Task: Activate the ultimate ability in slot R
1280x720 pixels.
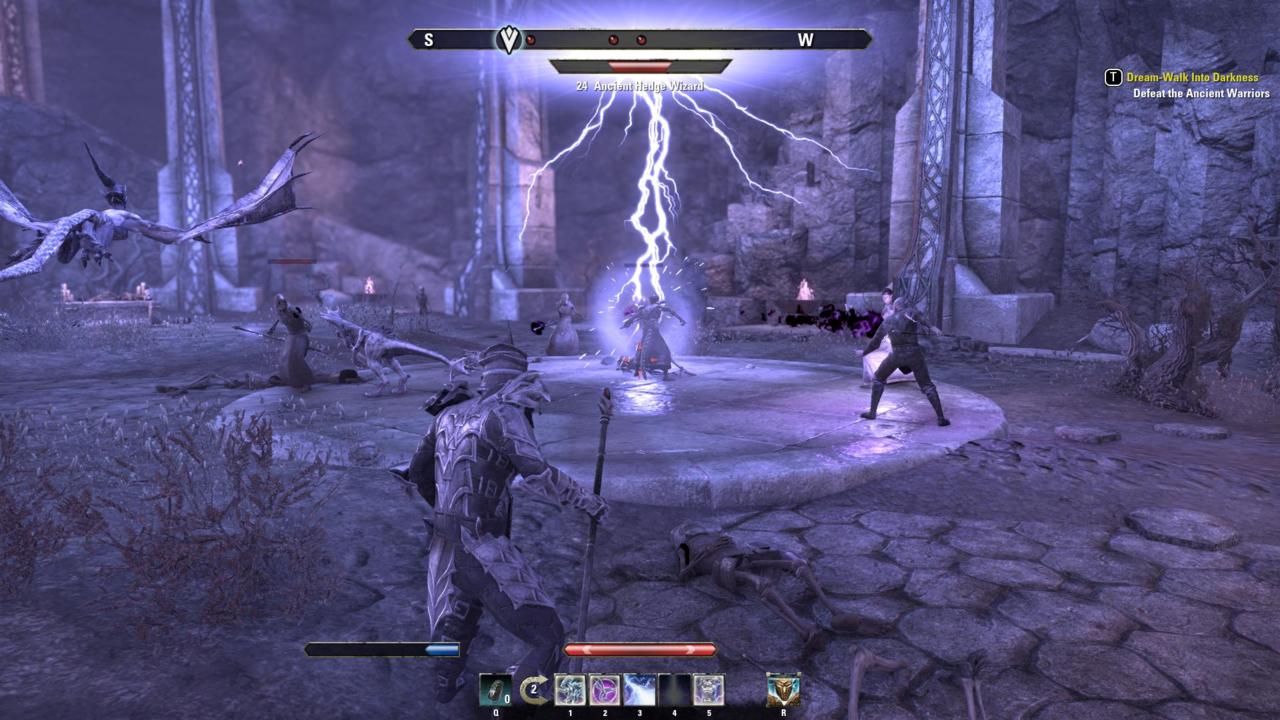Action: tap(783, 689)
